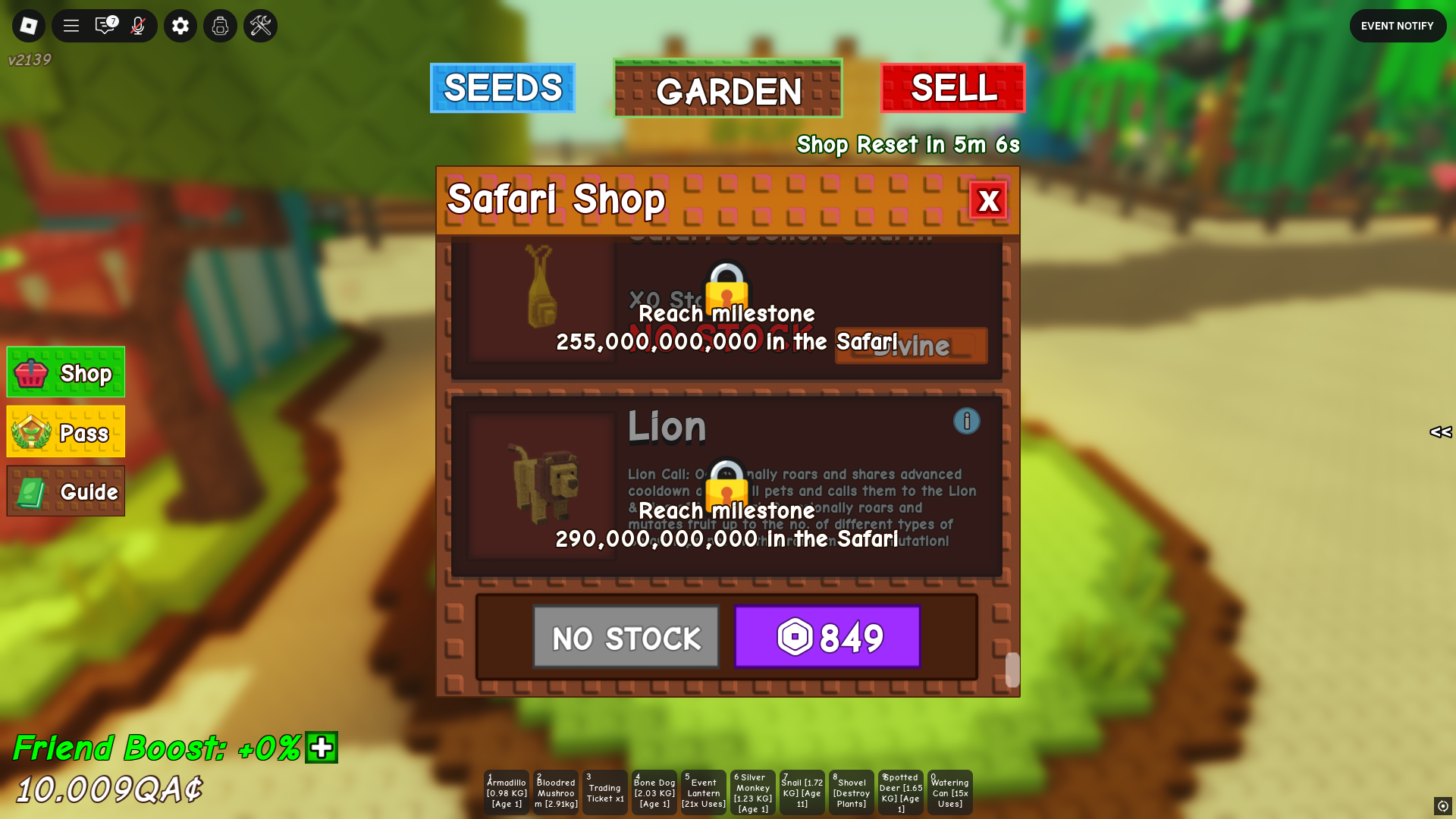Open the chat with 7 unread messages
The width and height of the screenshot is (1456, 819).
[x=104, y=25]
